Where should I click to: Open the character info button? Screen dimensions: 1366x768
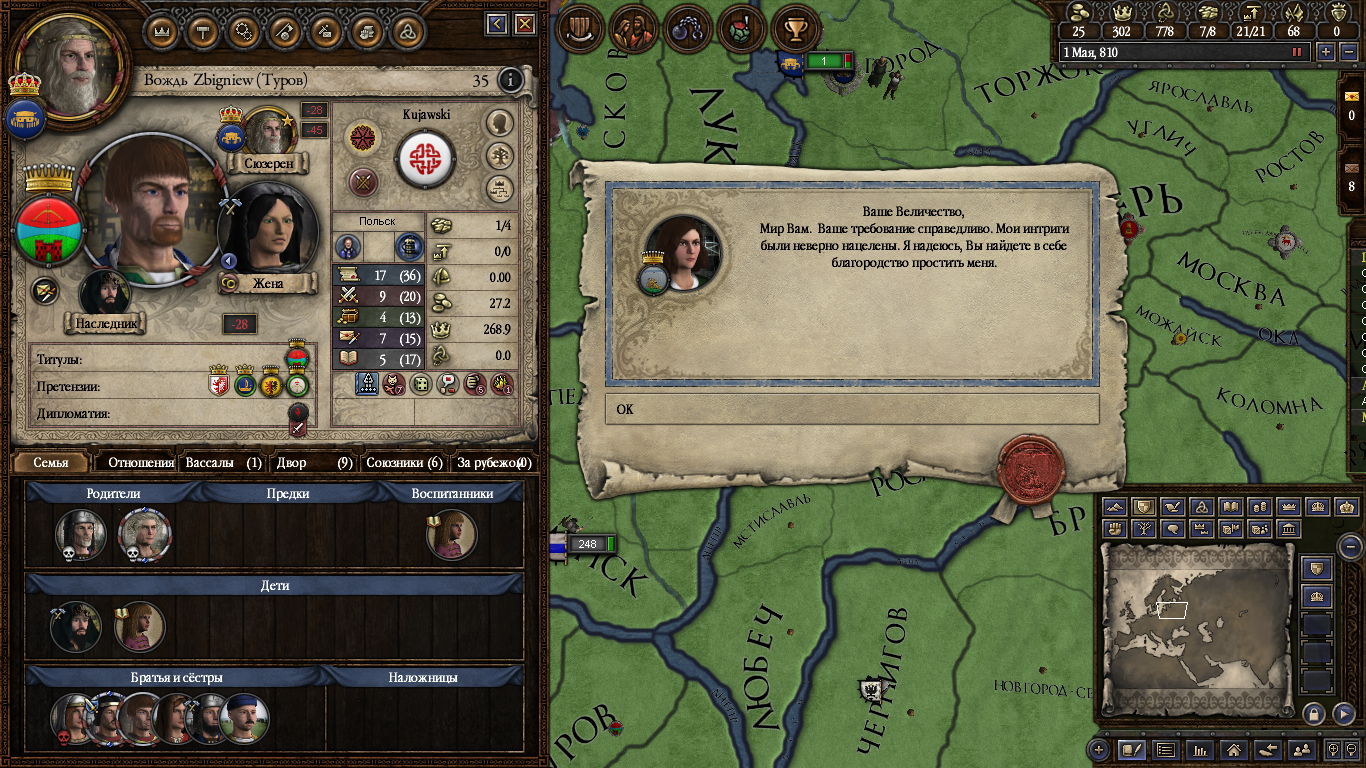pos(511,80)
